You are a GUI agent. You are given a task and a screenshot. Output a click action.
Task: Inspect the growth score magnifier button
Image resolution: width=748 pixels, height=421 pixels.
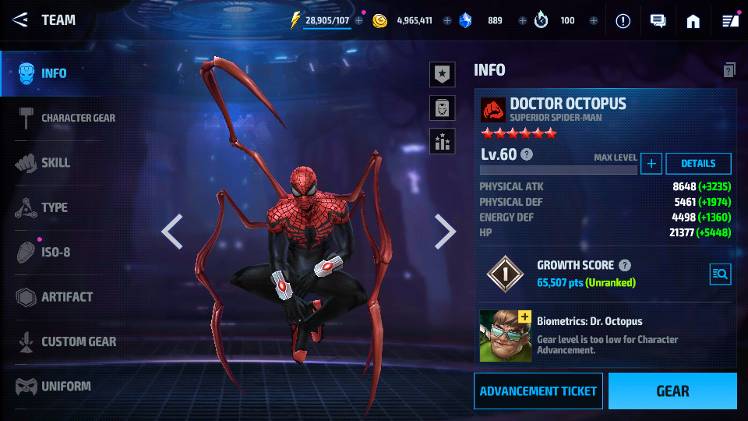[x=719, y=273]
